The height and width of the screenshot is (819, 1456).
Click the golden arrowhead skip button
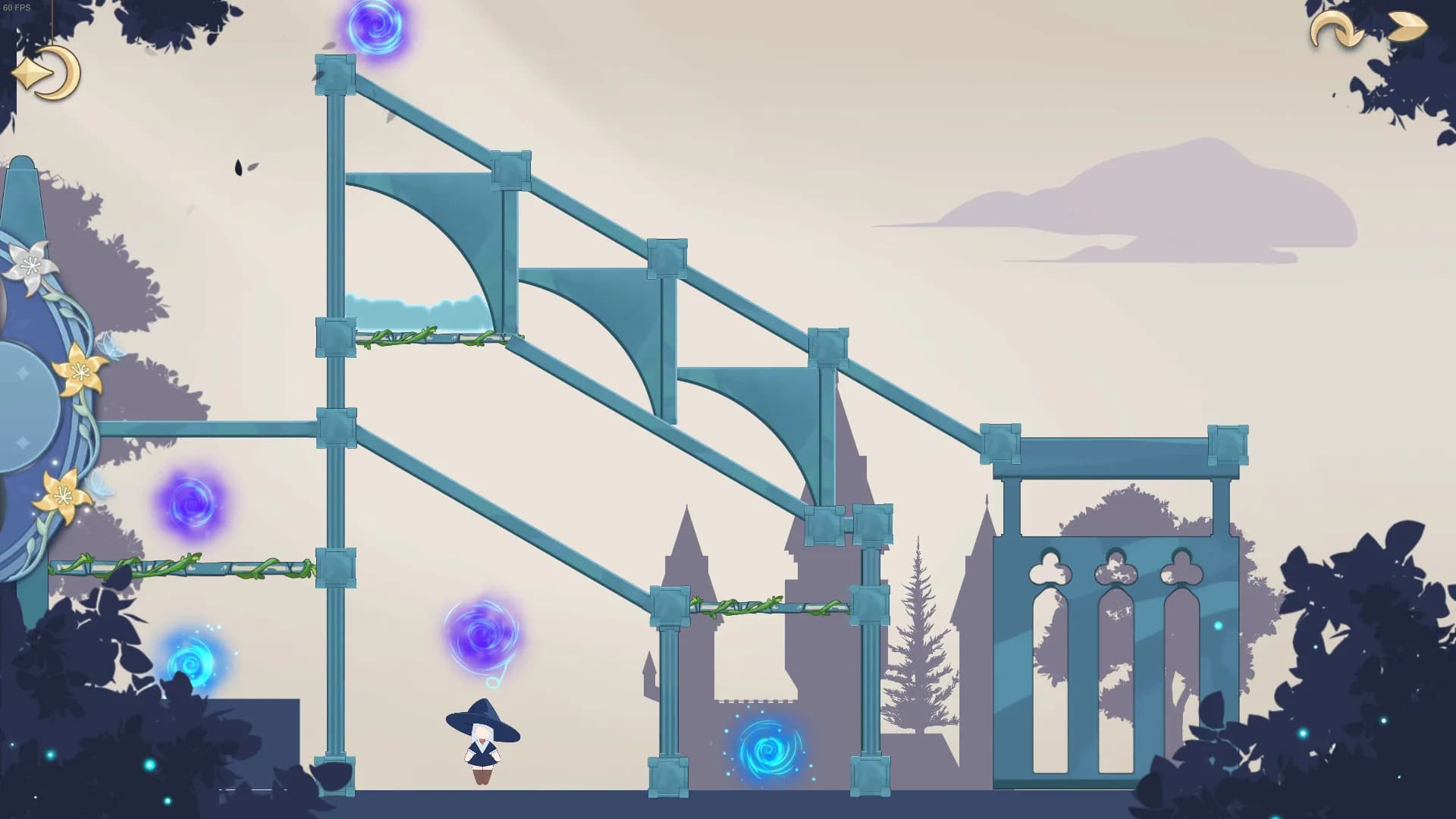tap(1407, 27)
